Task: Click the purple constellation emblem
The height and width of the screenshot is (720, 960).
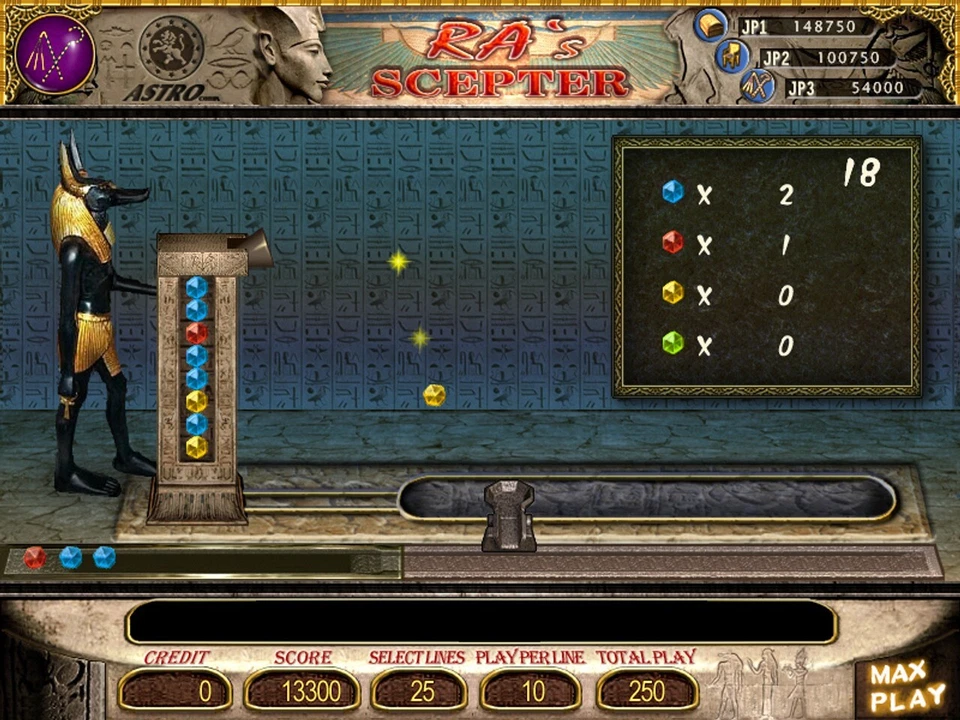Action: coord(55,54)
